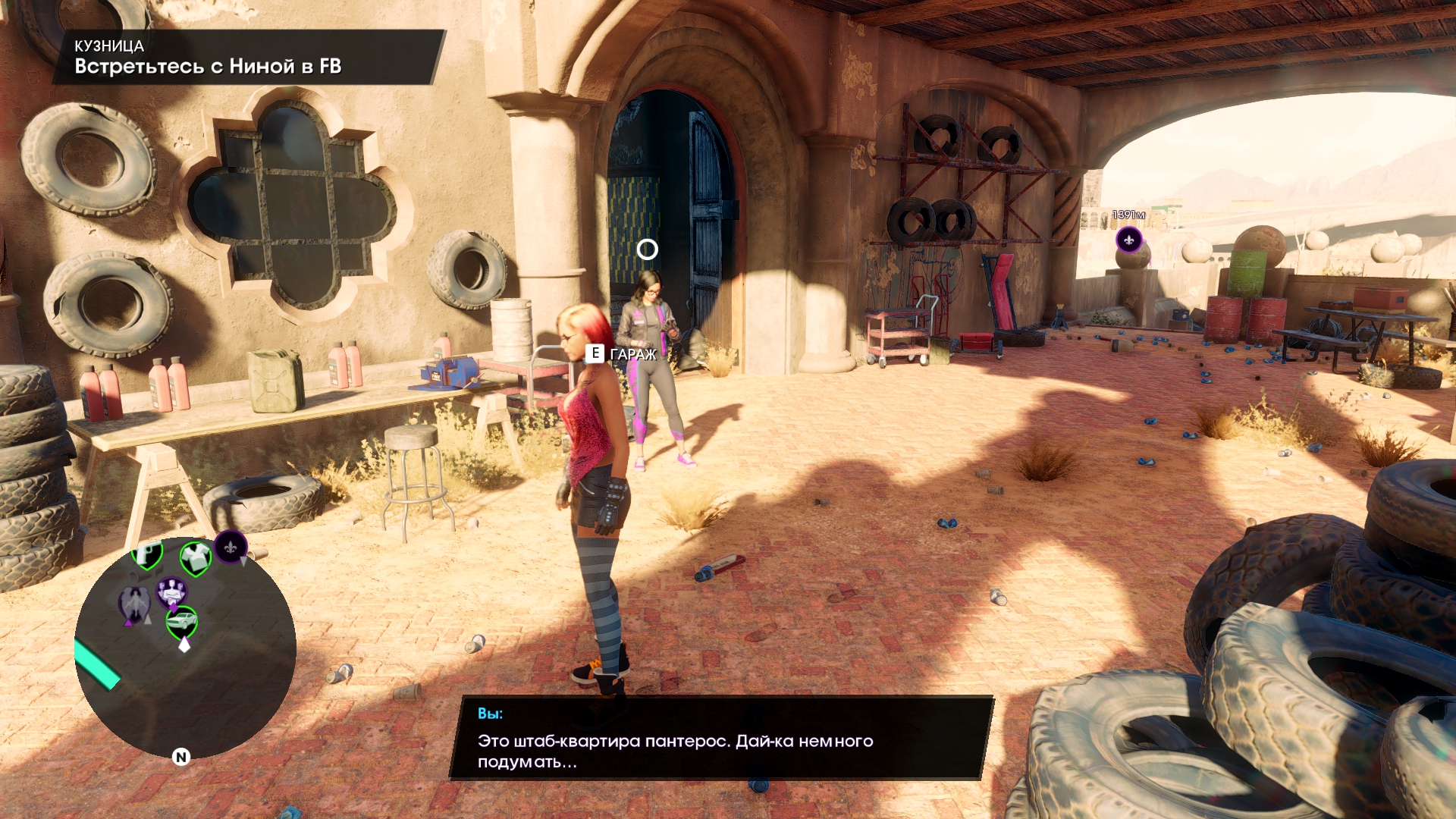Click the crew group marker on minimap
Viewport: 1456px width, 819px height.
pos(171,592)
